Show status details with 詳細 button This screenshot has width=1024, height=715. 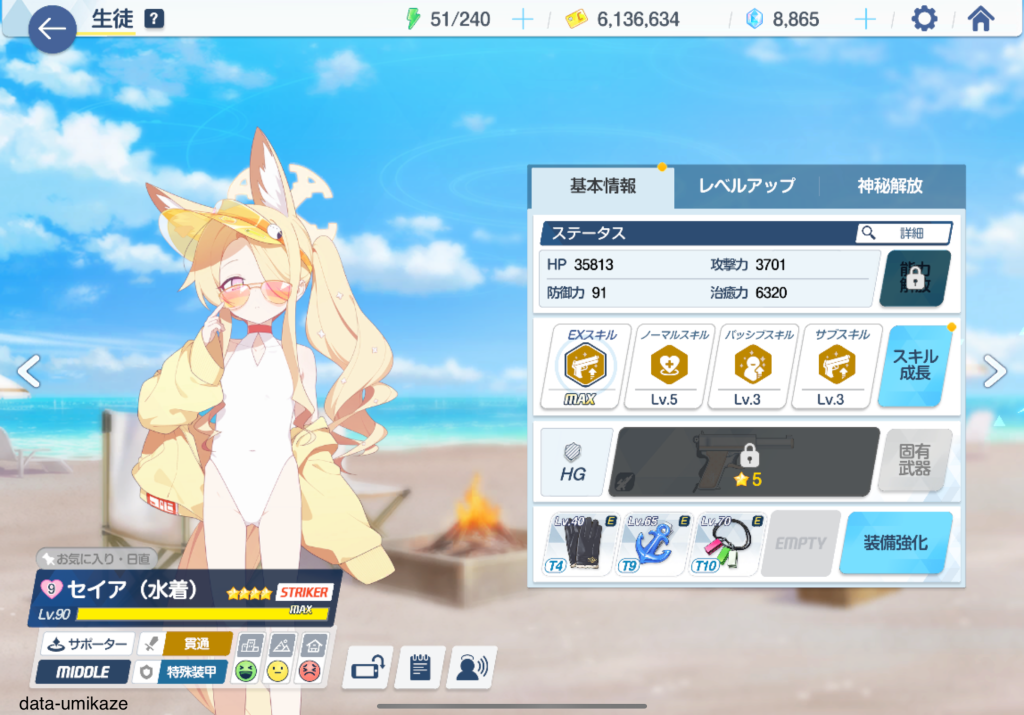click(x=903, y=233)
